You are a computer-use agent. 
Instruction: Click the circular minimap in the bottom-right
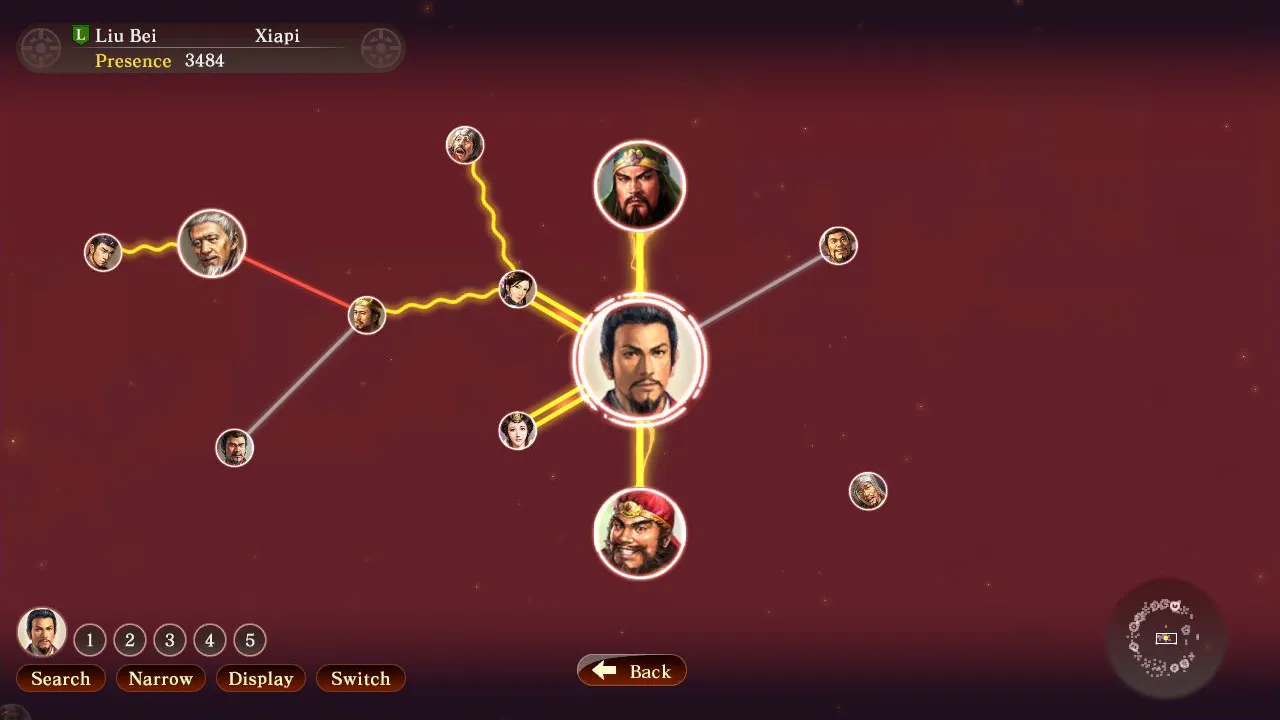1165,638
